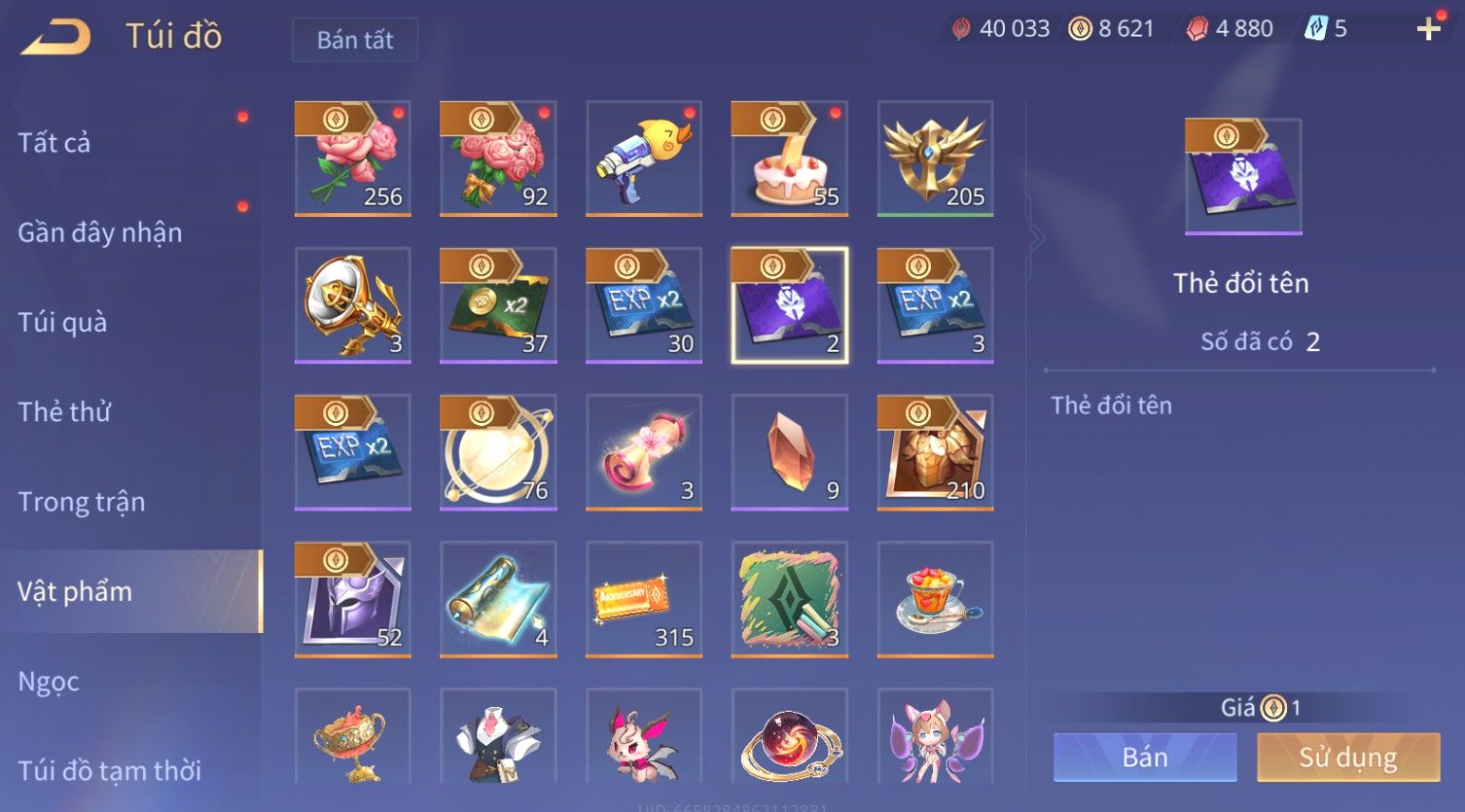Add currency with the plus button
Screen dimensions: 1465x812
(x=1428, y=29)
